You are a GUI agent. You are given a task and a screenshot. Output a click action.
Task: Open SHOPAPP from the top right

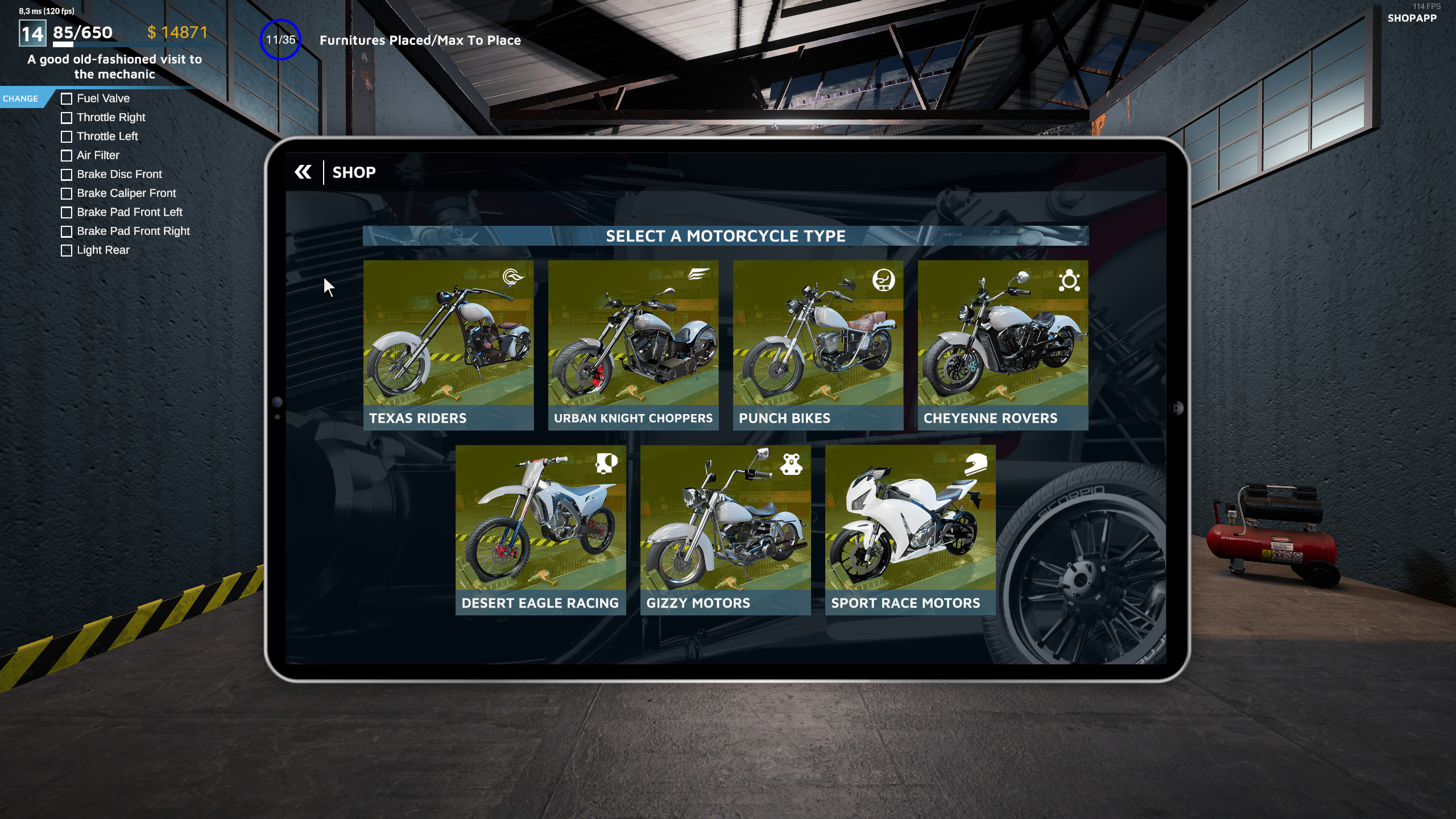click(x=1413, y=19)
